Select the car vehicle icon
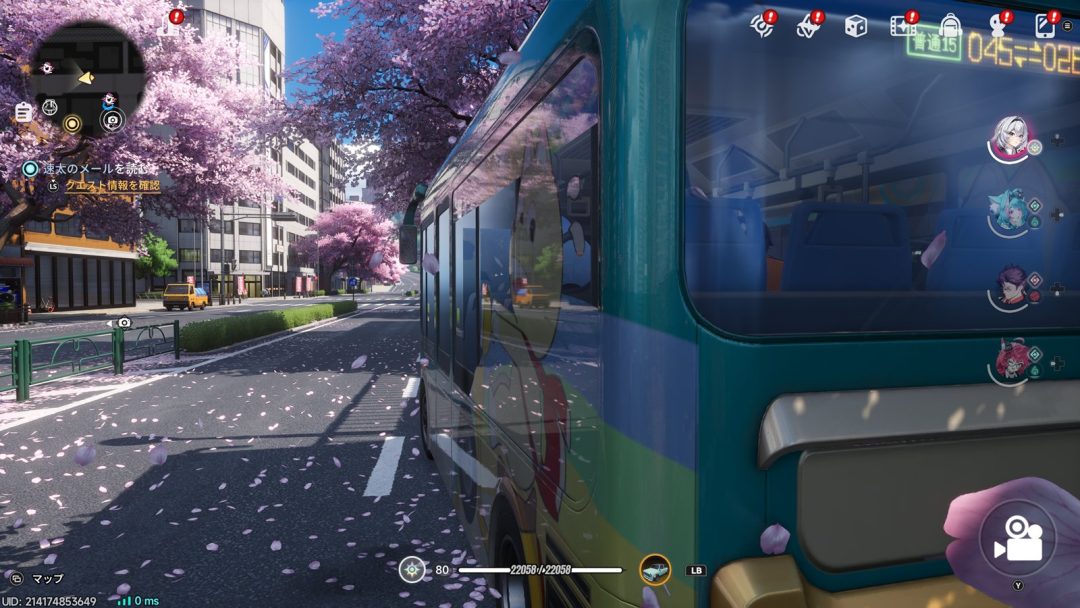 pyautogui.click(x=655, y=570)
